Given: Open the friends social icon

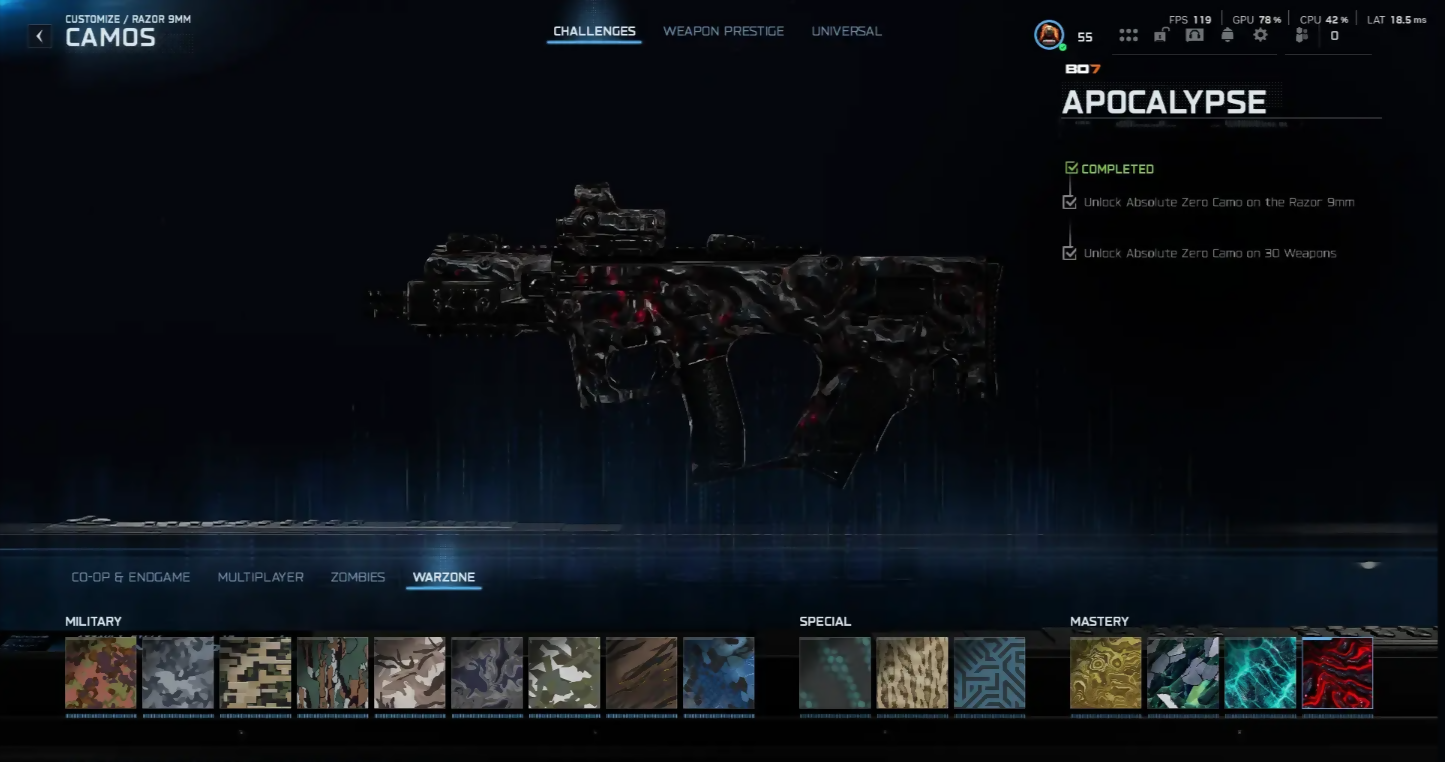Looking at the screenshot, I should (x=1301, y=35).
